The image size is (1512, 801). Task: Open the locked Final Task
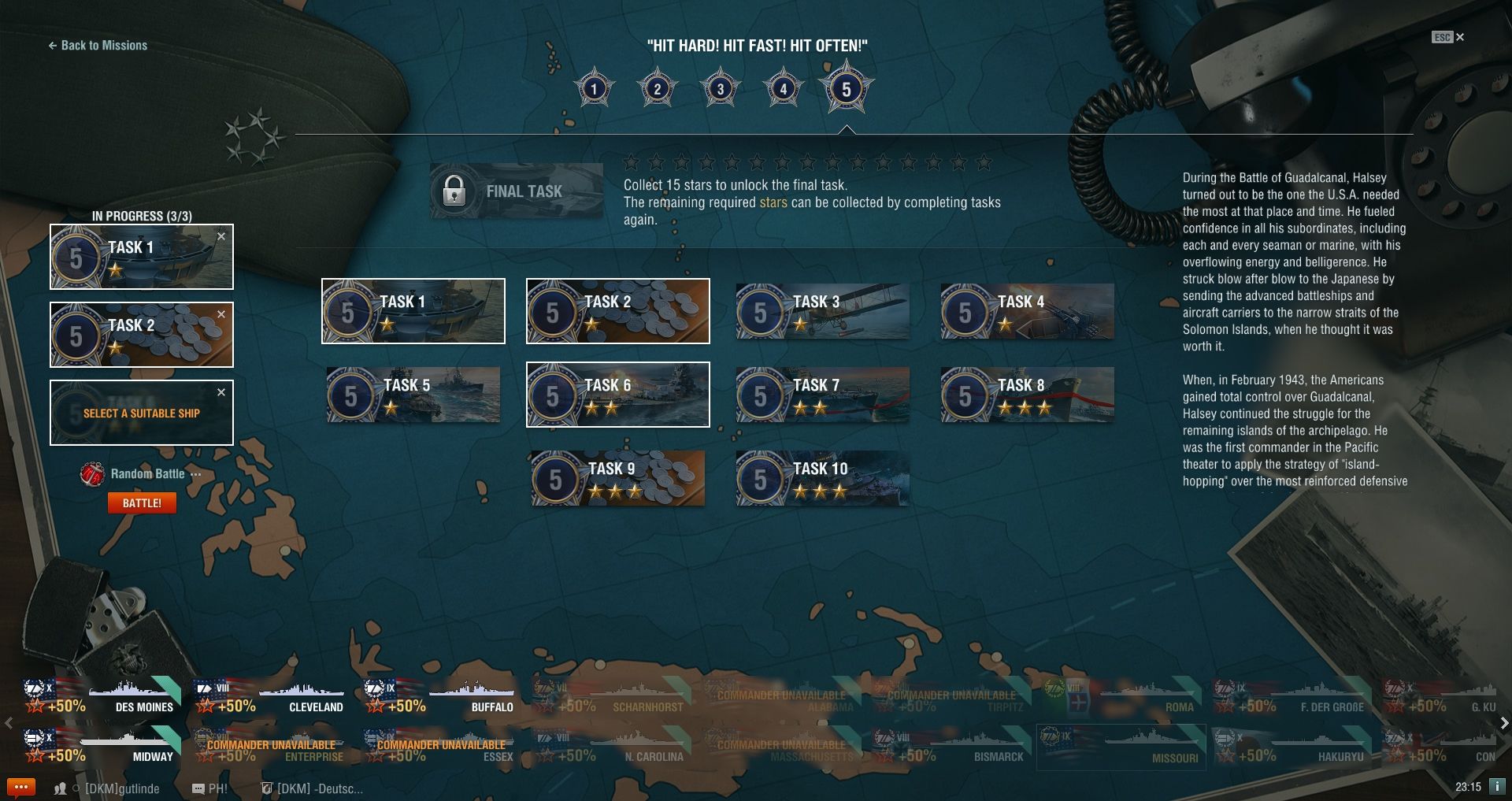click(517, 191)
